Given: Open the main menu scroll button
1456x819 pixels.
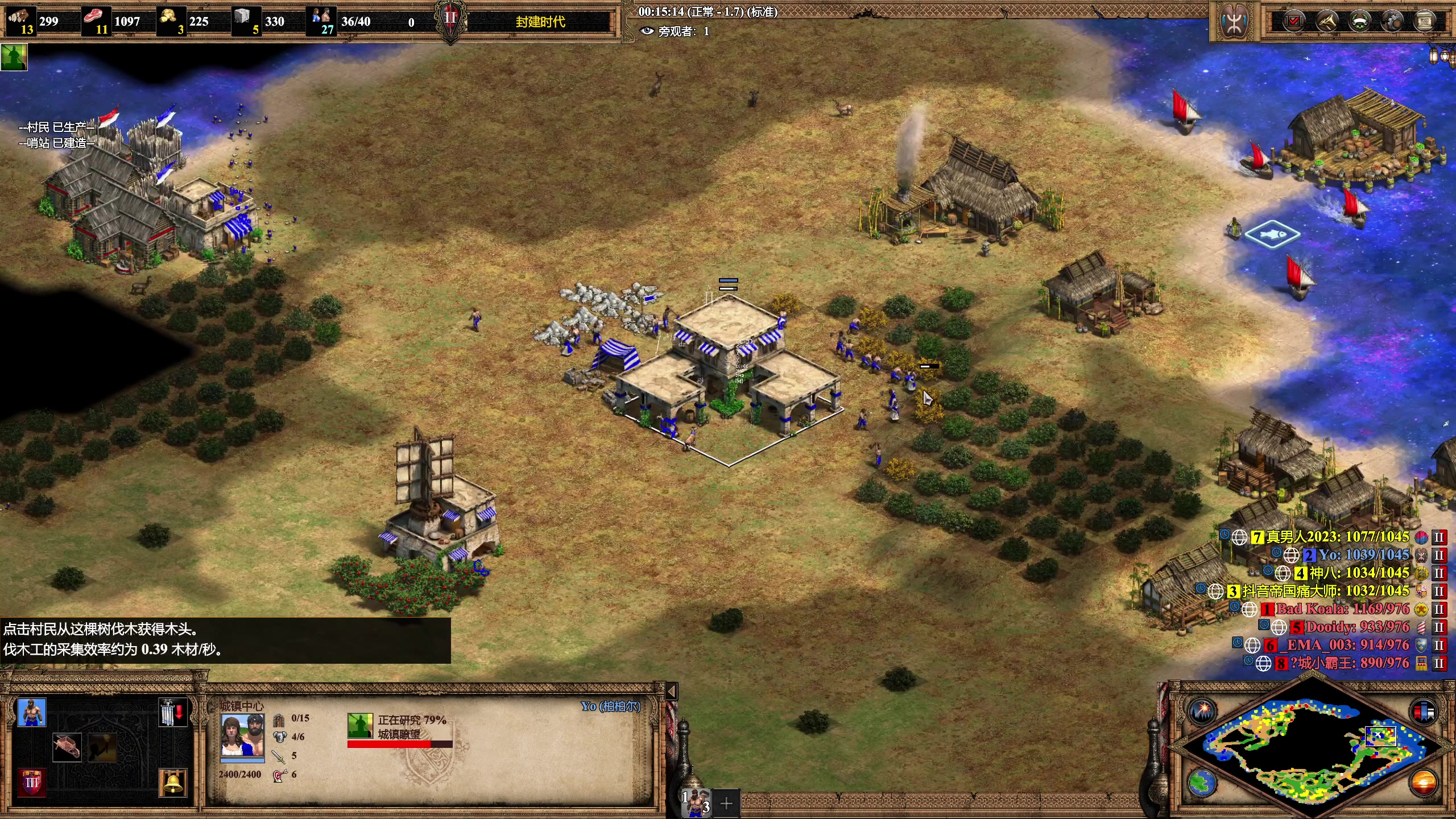Looking at the screenshot, I should (1425, 22).
